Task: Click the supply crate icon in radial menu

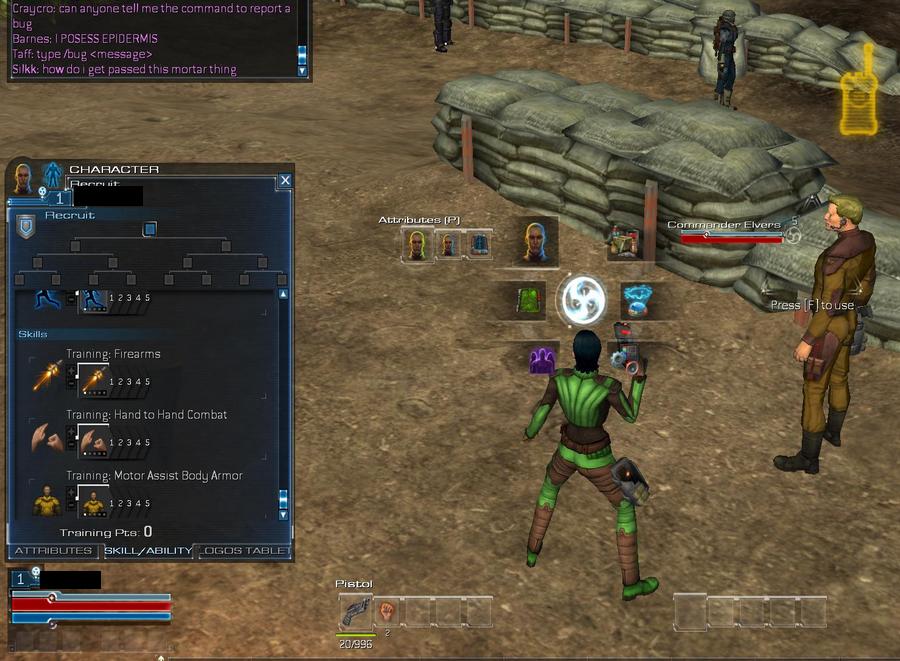Action: point(625,242)
